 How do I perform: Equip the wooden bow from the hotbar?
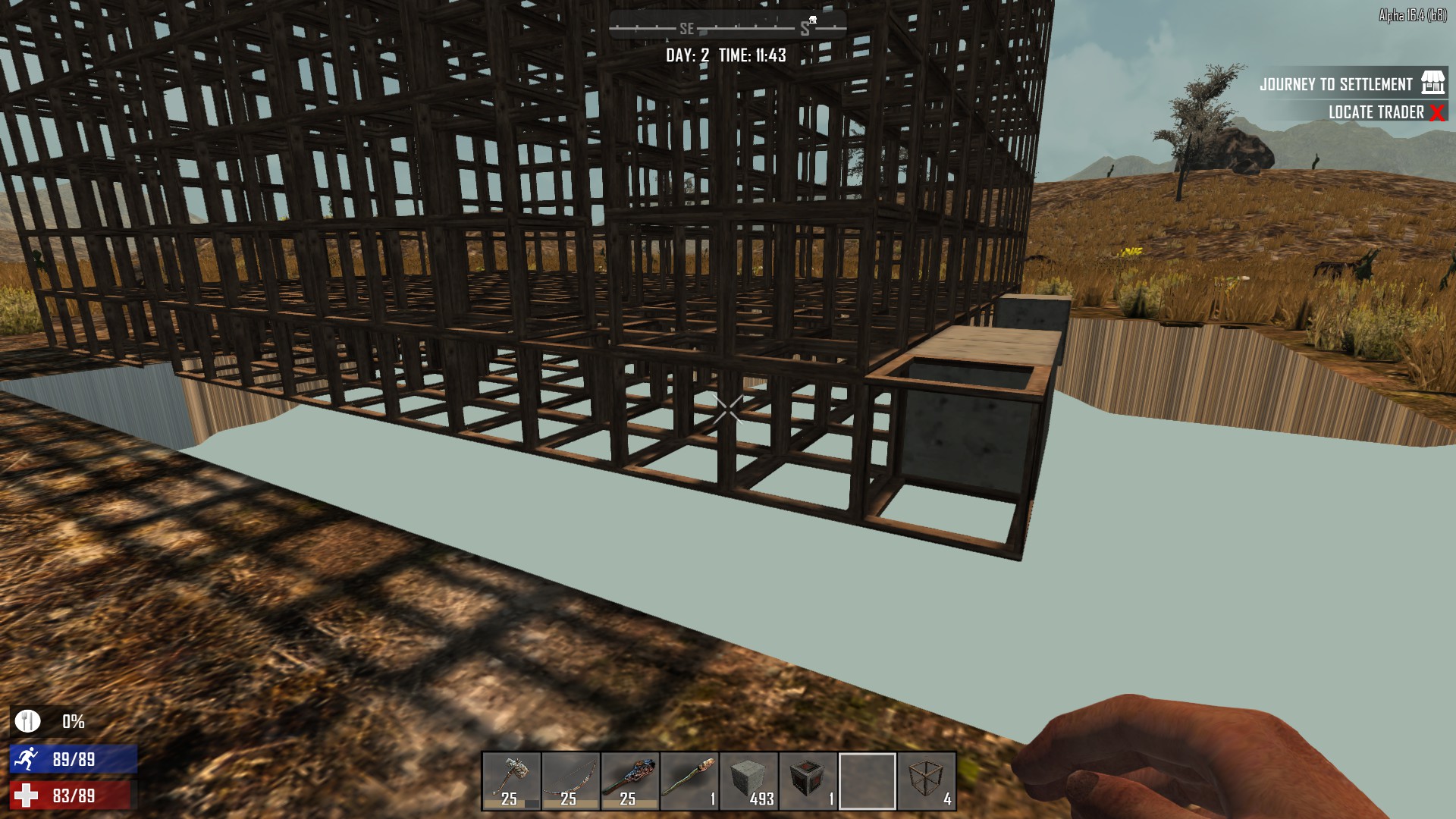click(570, 781)
